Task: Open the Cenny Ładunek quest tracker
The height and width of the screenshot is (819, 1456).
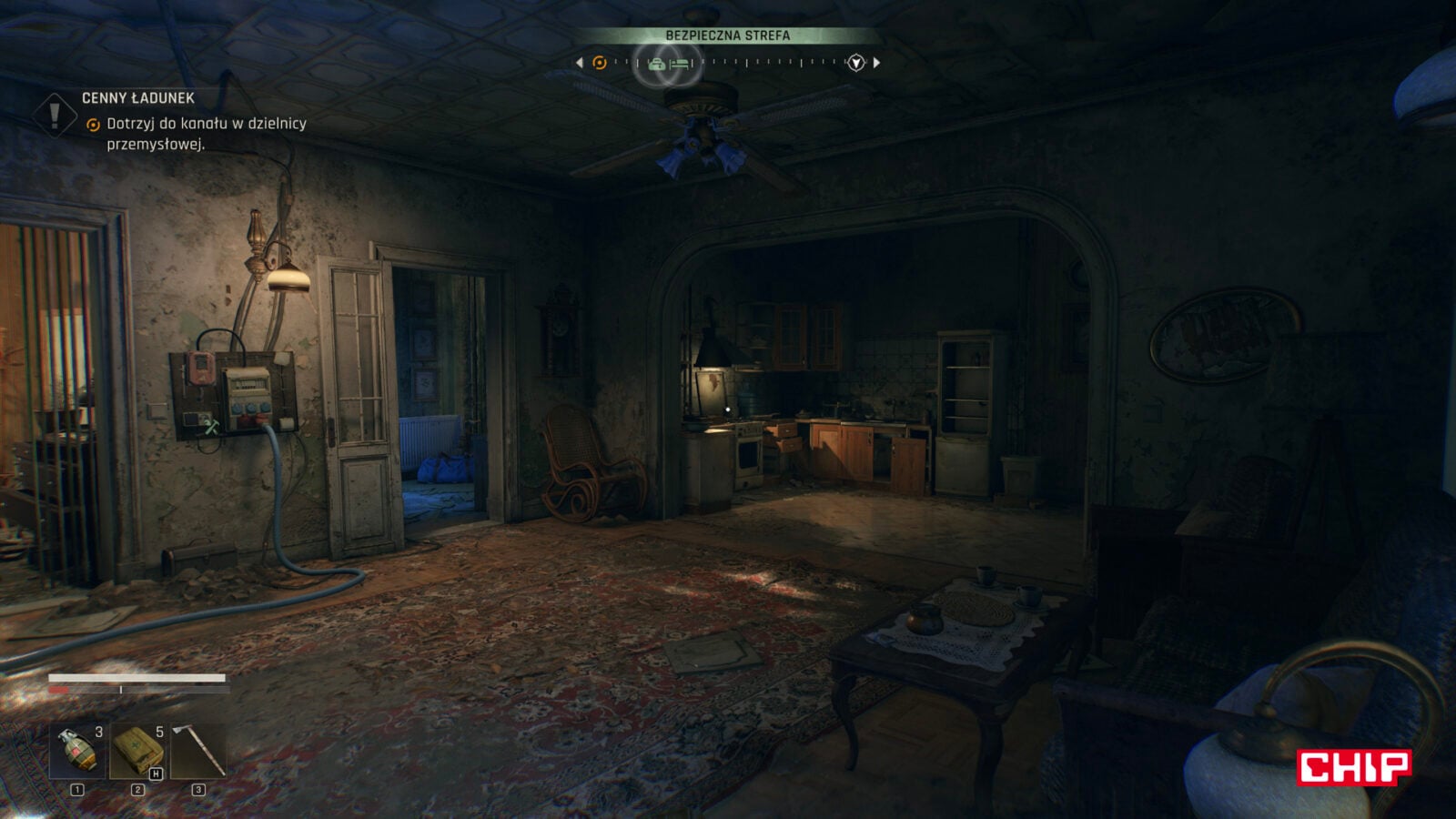Action: tap(138, 98)
